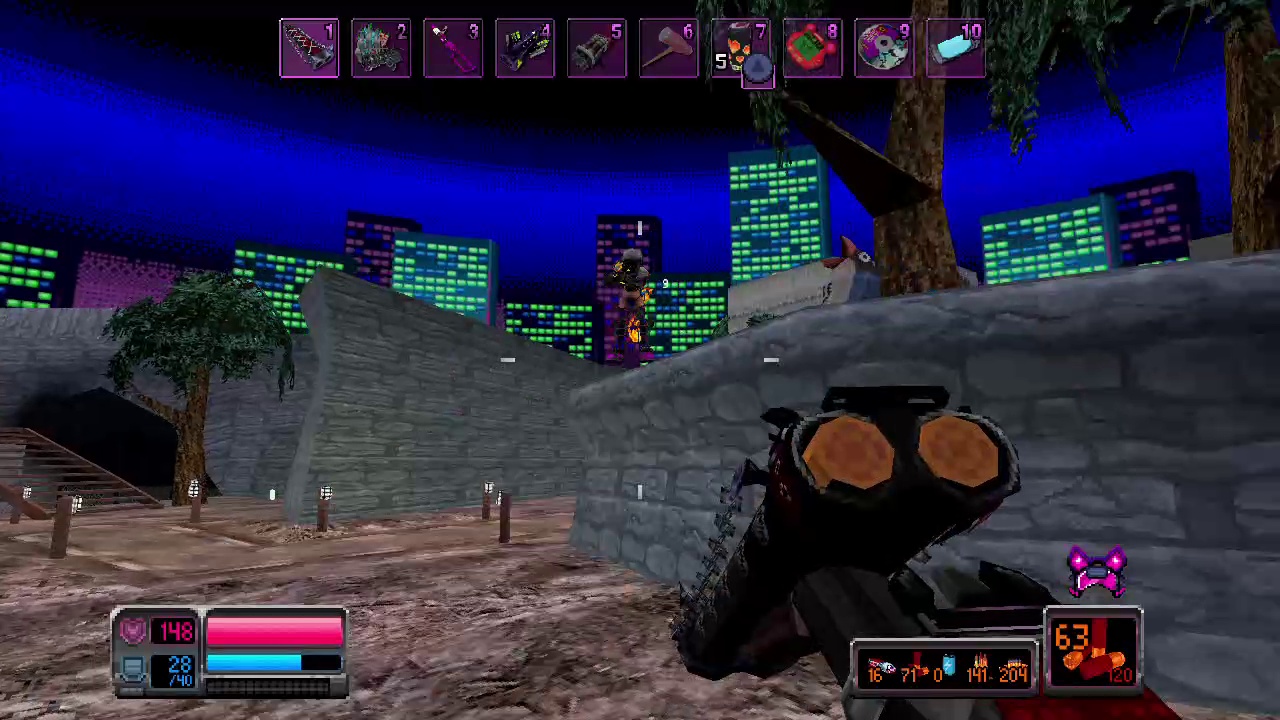Screen dimensions: 1280x720
Task: Select the blue crystal item in slot 10
Action: (957, 47)
